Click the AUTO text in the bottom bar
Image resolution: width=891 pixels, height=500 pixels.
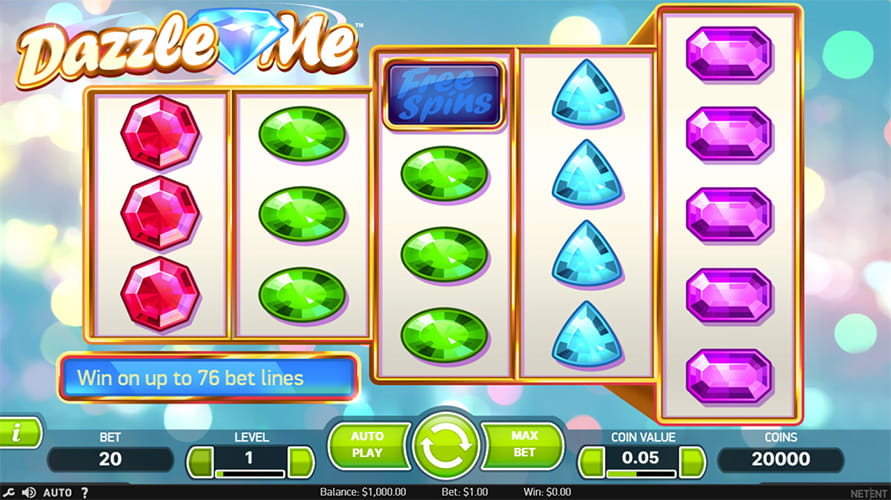point(58,492)
